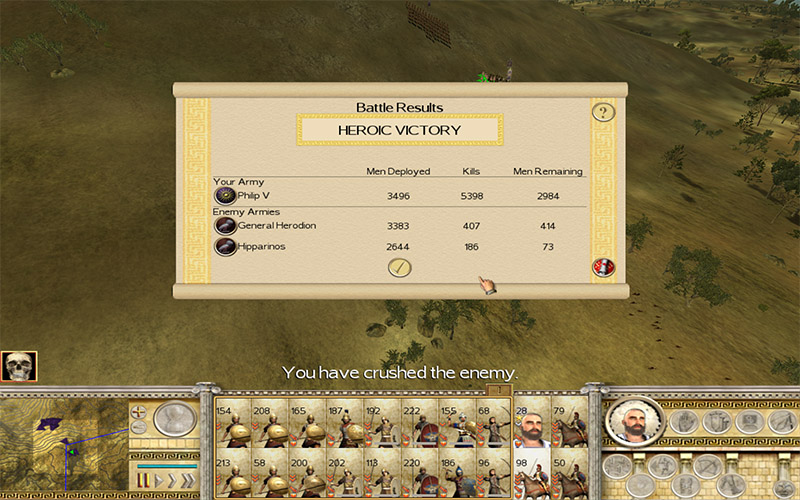Viewport: 800px width, 500px height.
Task: Select Hipparinos's faction emblem
Action: click(226, 246)
